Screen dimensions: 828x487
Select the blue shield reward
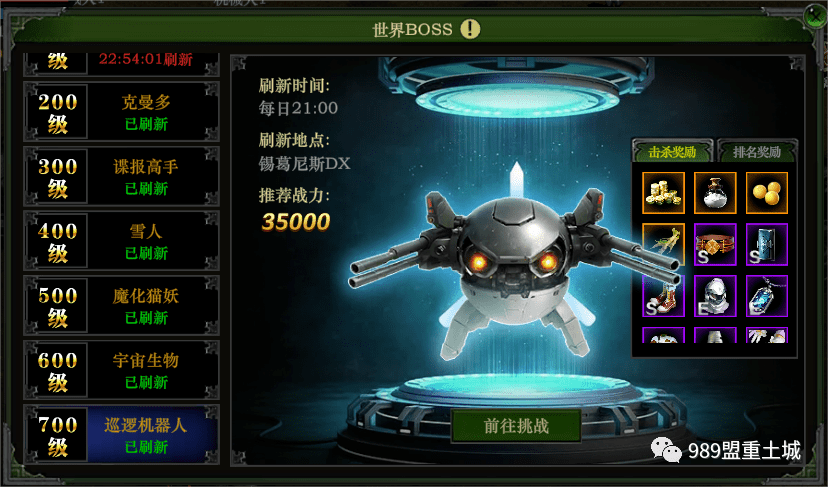[x=767, y=244]
